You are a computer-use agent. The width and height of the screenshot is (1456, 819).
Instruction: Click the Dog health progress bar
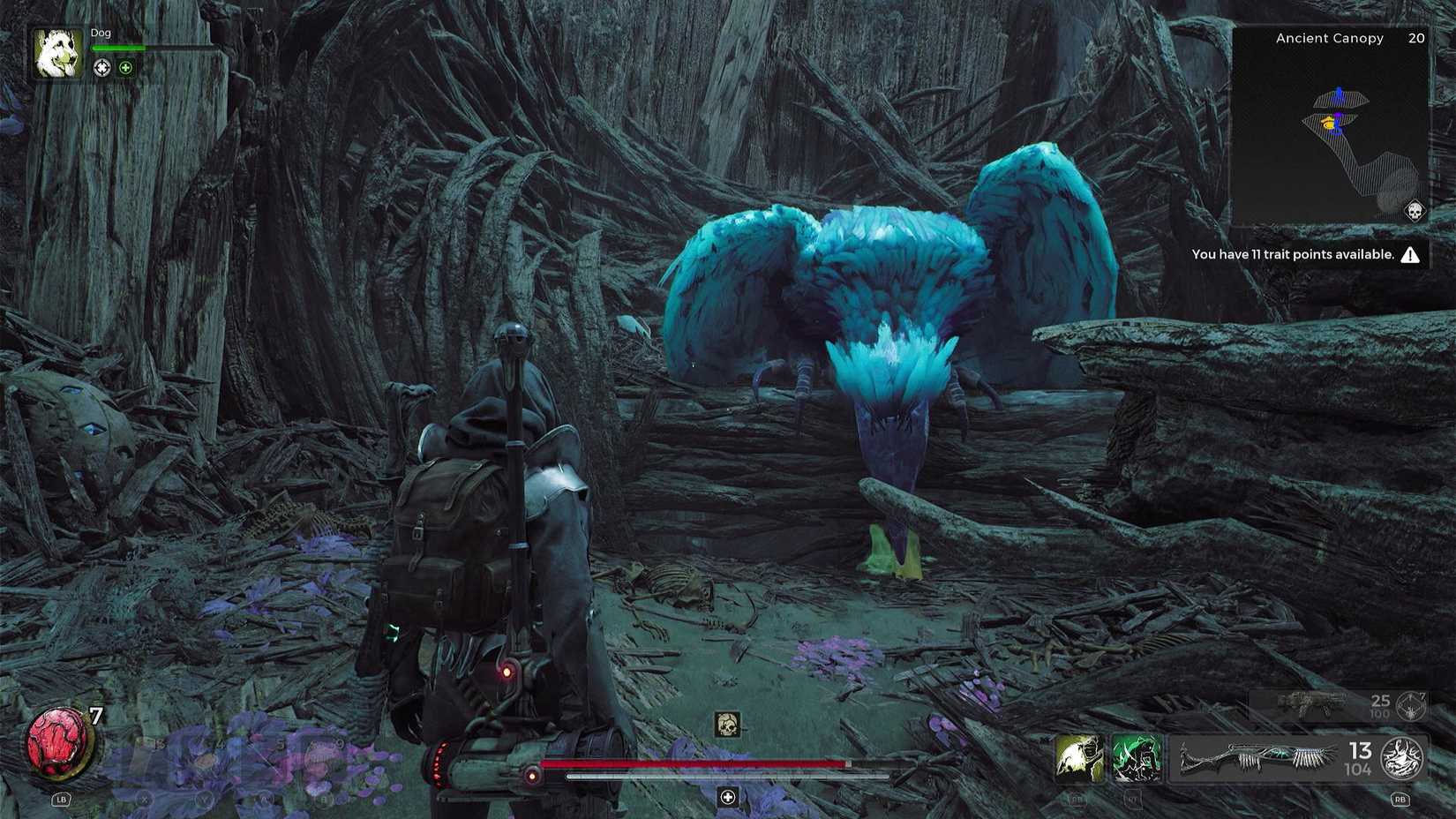tap(124, 49)
